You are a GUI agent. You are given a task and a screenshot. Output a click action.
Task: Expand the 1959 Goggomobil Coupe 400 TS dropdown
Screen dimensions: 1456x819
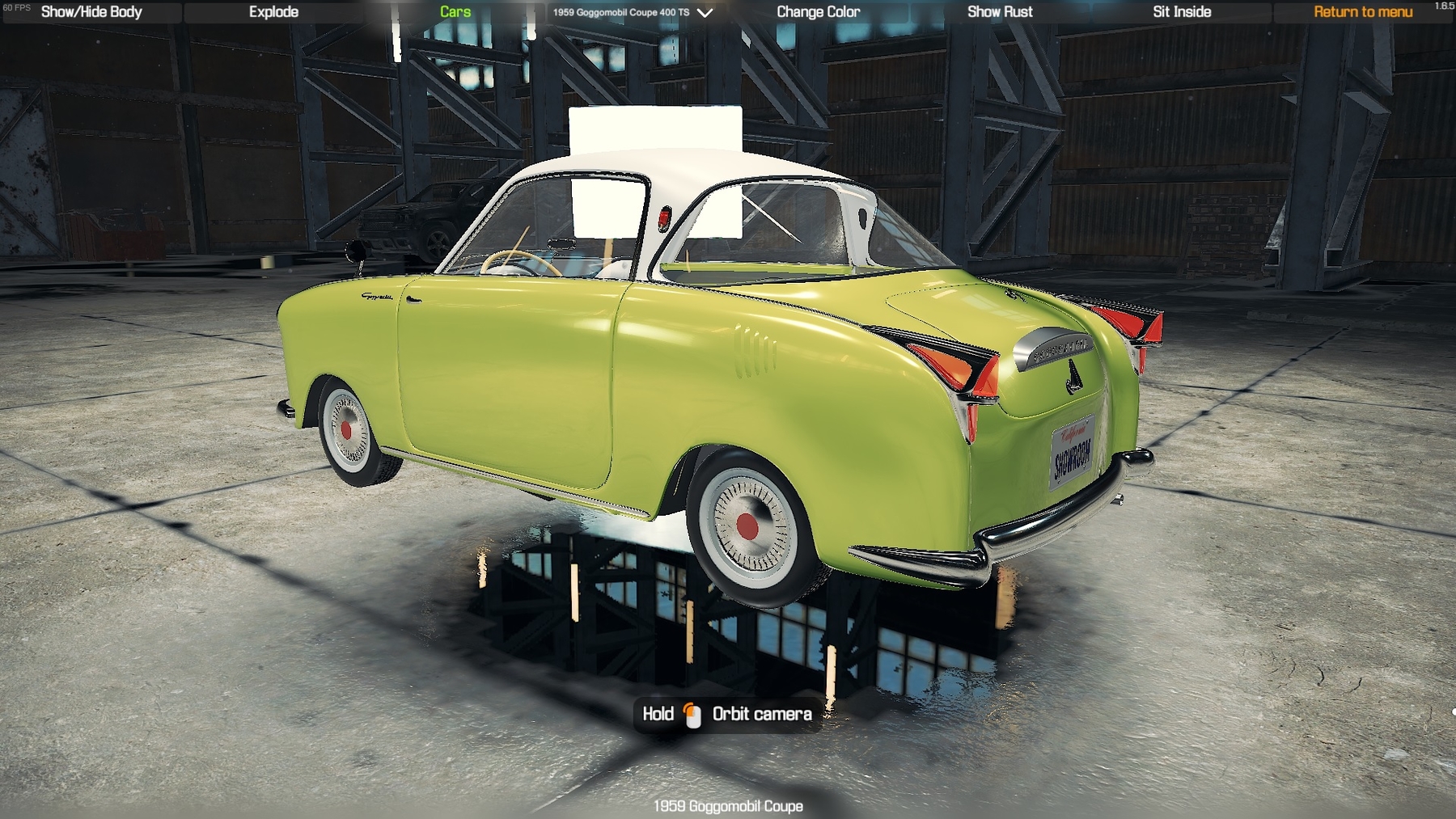click(633, 13)
